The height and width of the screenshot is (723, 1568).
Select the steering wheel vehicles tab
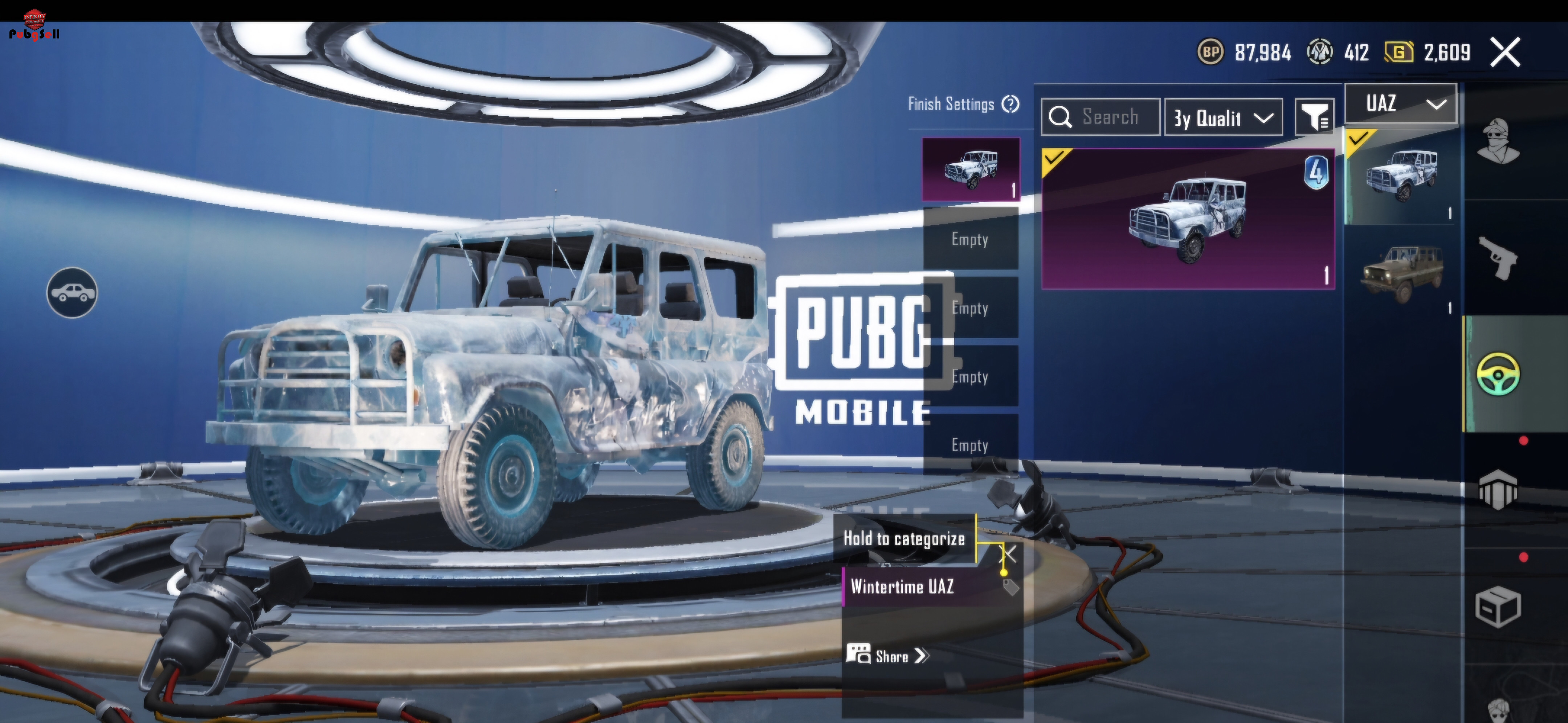1498,374
